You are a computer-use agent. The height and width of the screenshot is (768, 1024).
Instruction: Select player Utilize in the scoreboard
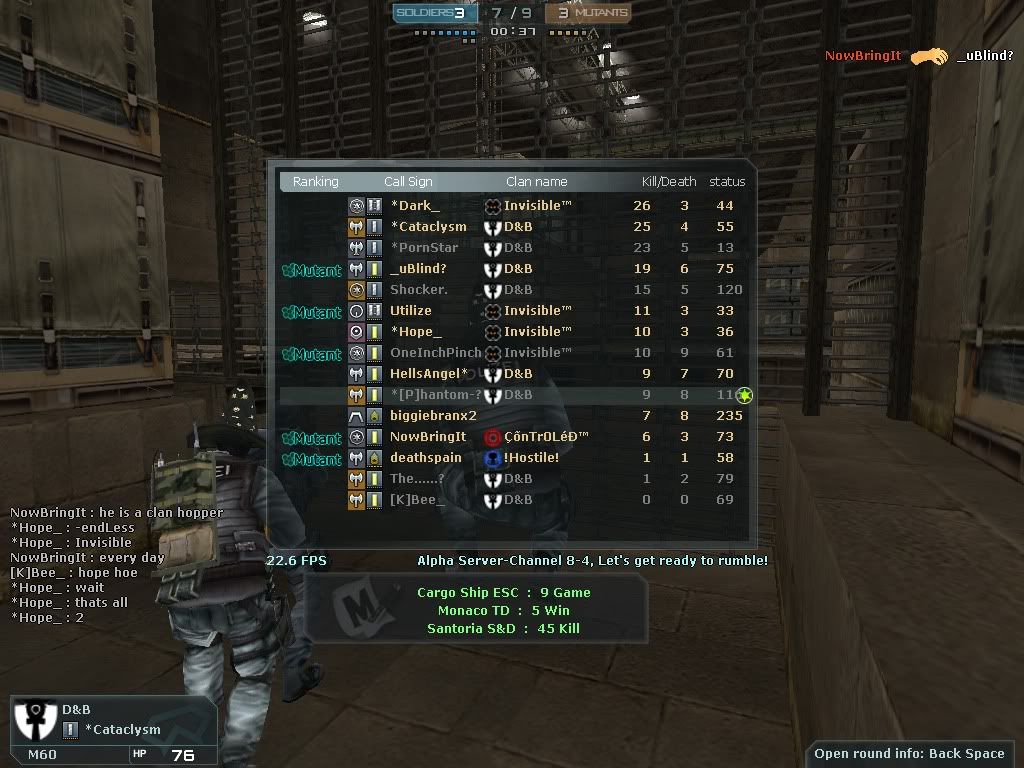coord(411,310)
